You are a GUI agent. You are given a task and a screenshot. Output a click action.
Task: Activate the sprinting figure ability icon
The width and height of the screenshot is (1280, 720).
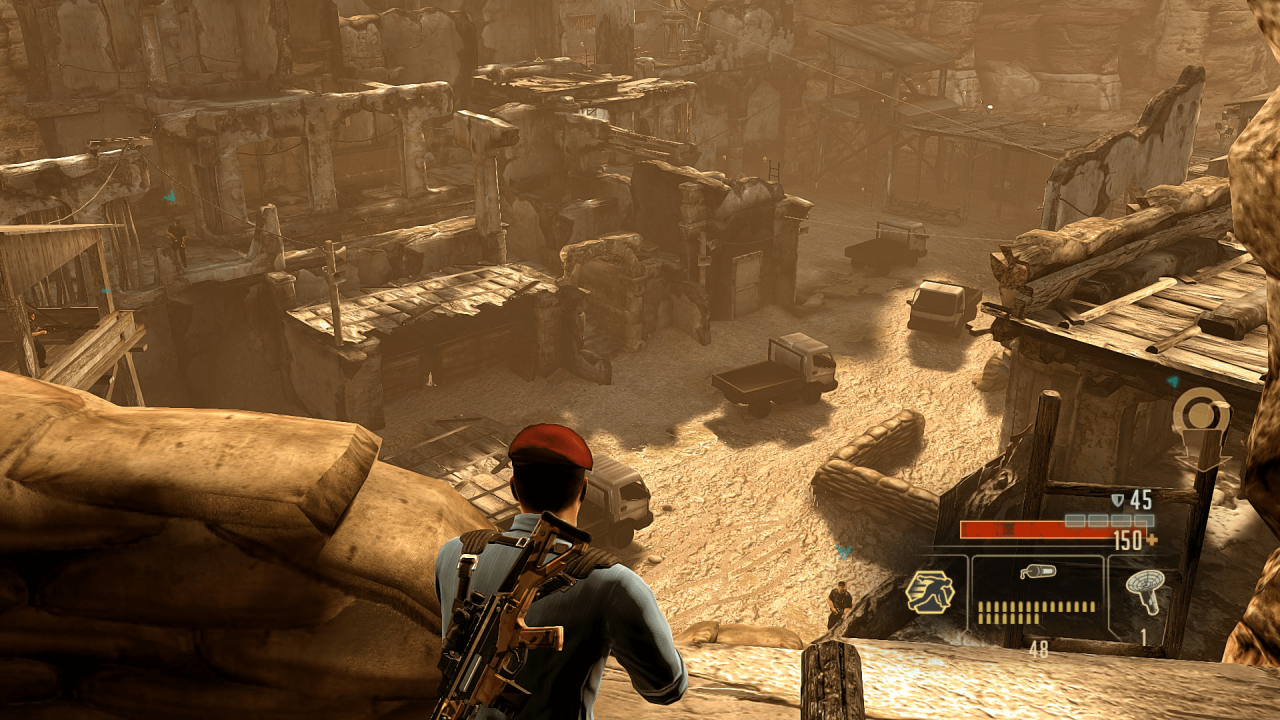[x=929, y=591]
